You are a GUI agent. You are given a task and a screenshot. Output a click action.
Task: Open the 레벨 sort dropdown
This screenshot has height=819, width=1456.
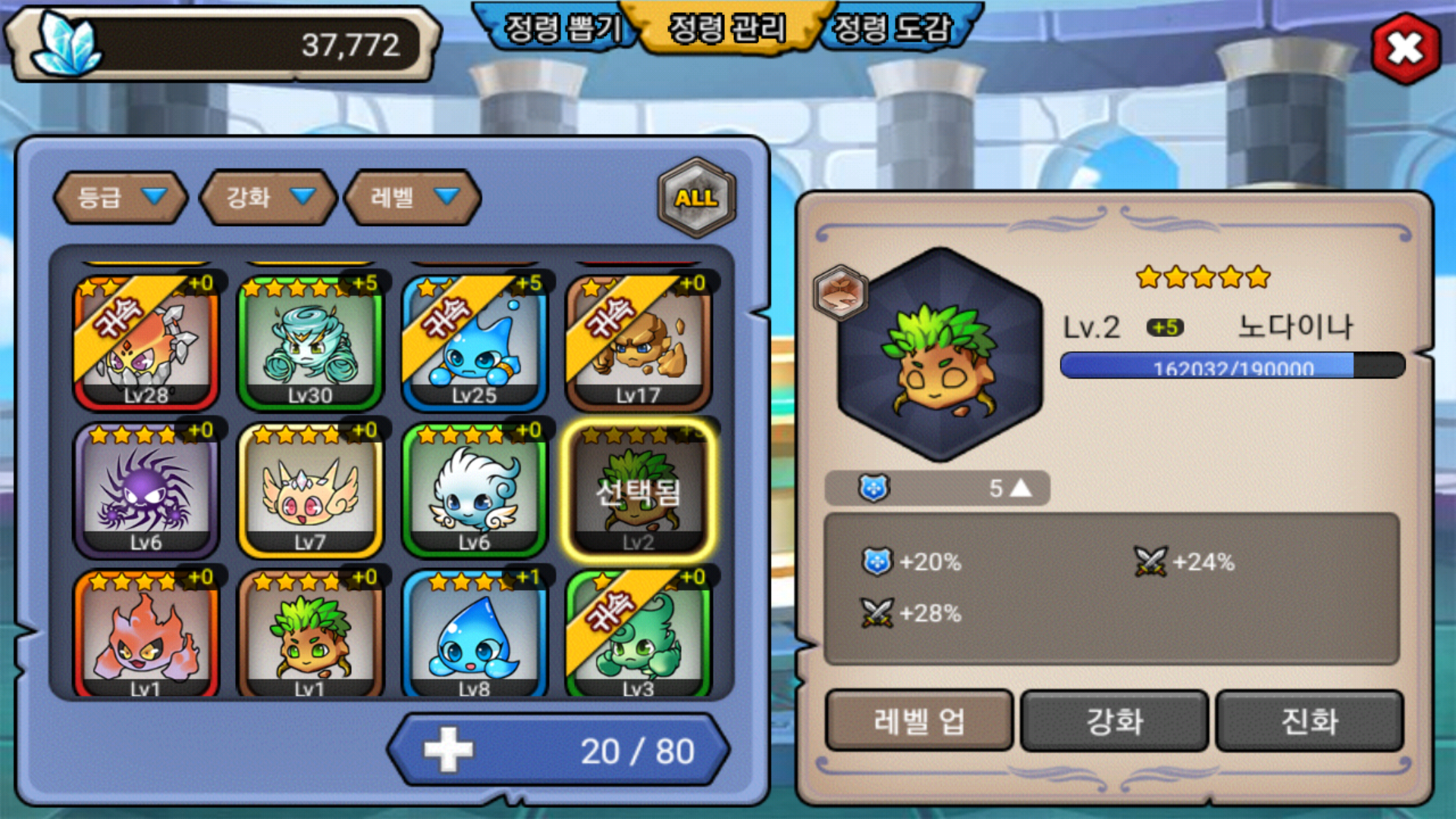[413, 198]
